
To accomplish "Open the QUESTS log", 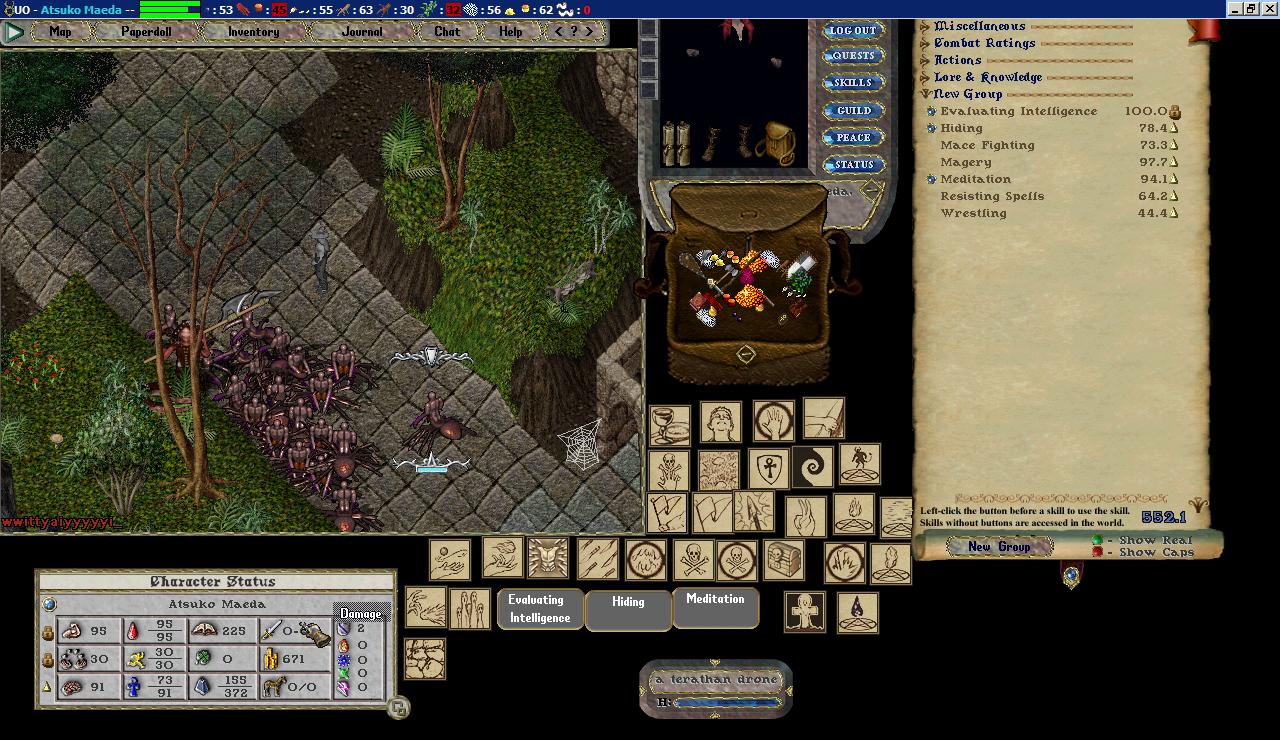I will click(853, 56).
